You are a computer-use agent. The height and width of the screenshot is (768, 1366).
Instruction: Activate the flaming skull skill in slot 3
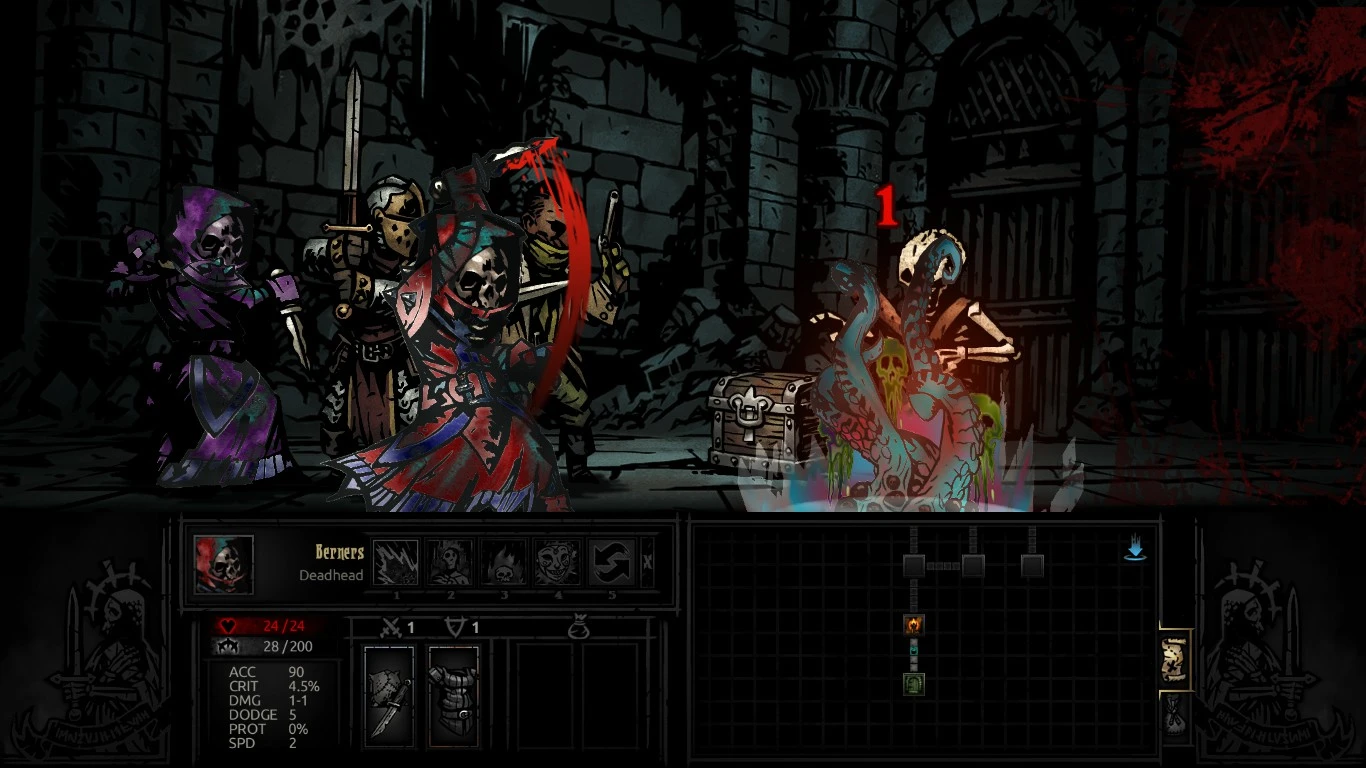503,563
